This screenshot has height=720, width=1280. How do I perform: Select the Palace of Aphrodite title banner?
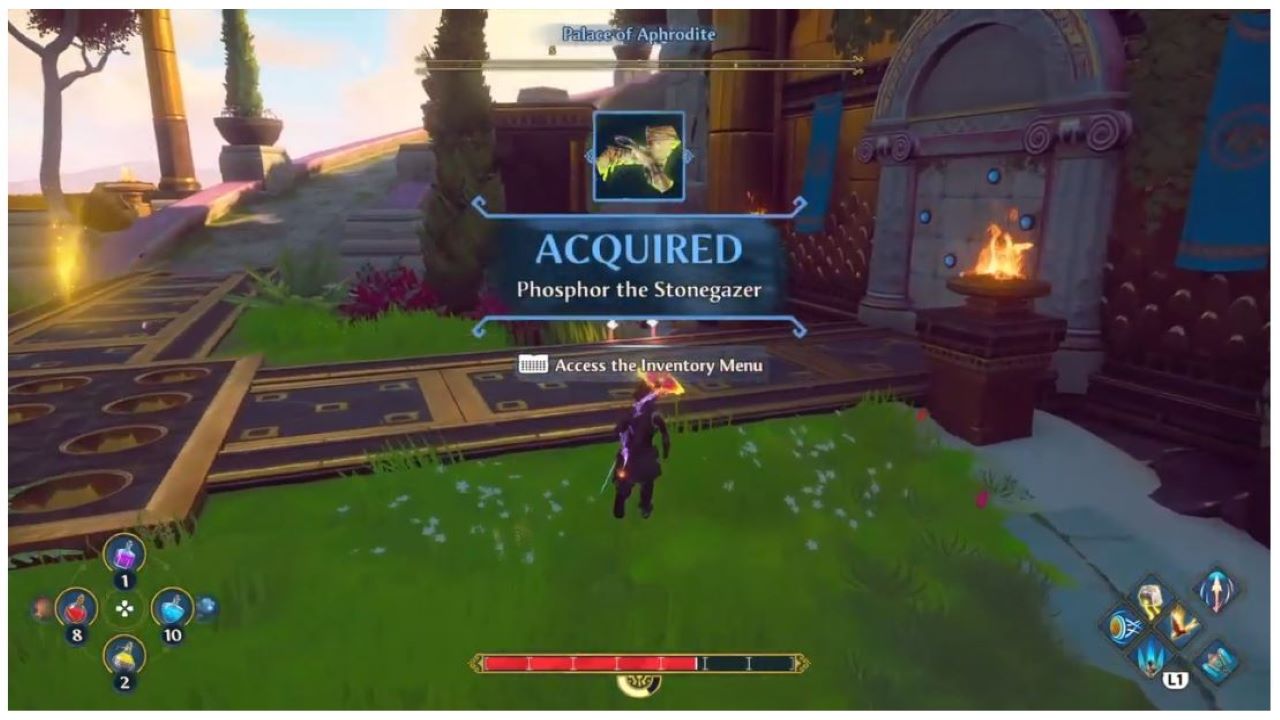tap(637, 33)
